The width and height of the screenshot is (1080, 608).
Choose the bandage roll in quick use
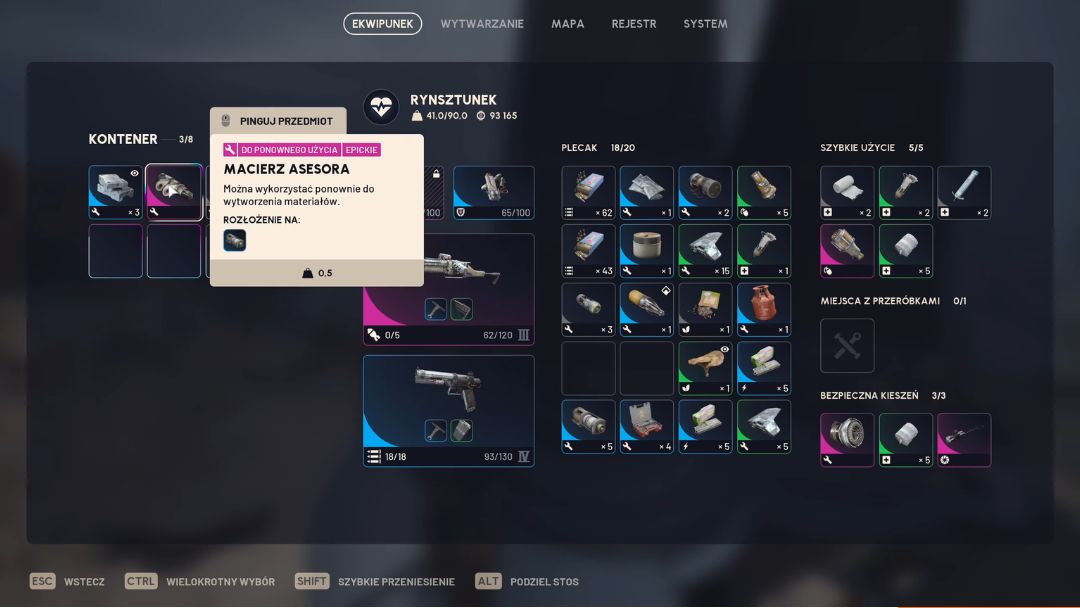(847, 192)
